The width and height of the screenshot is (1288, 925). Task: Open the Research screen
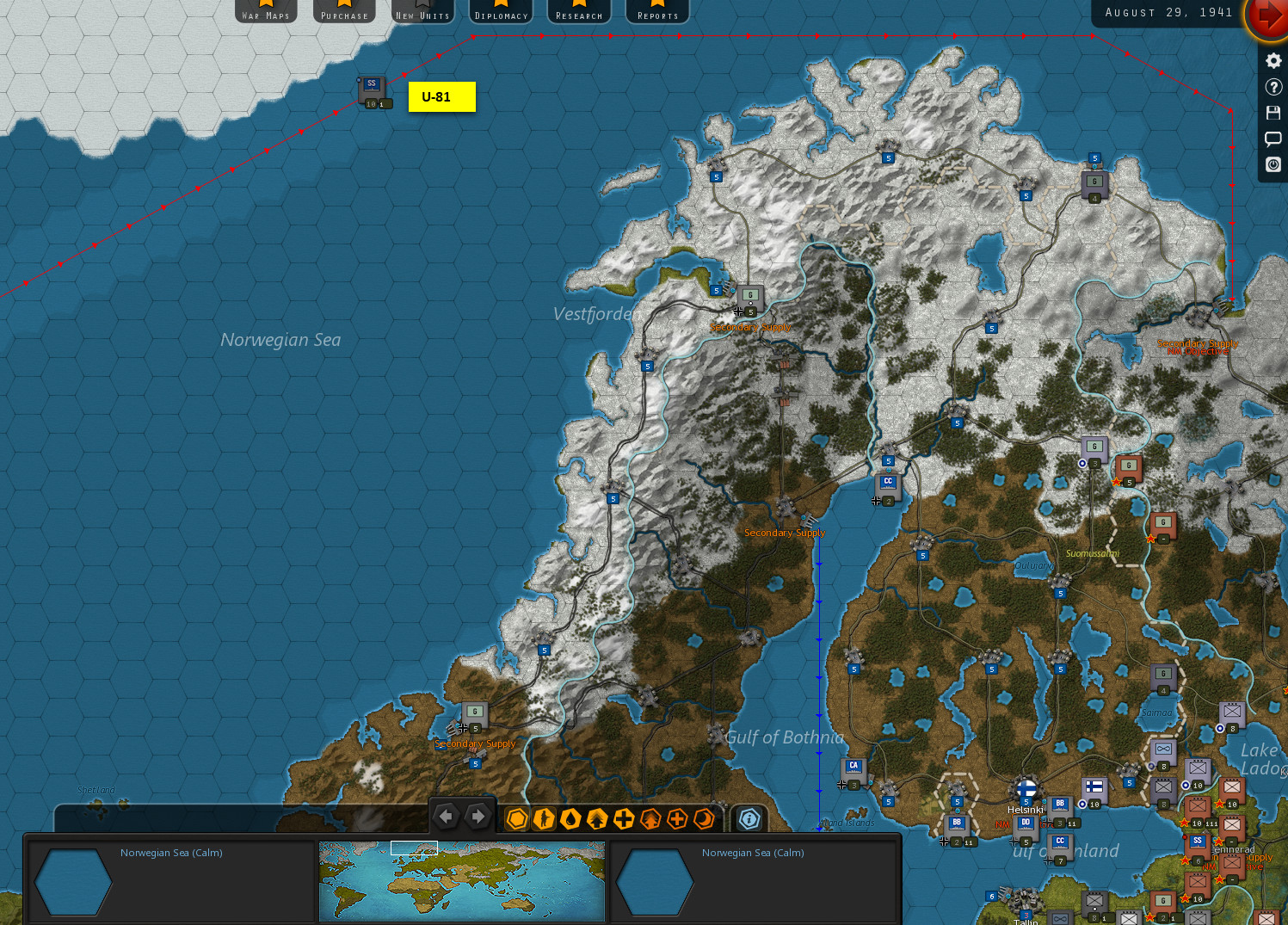[579, 11]
